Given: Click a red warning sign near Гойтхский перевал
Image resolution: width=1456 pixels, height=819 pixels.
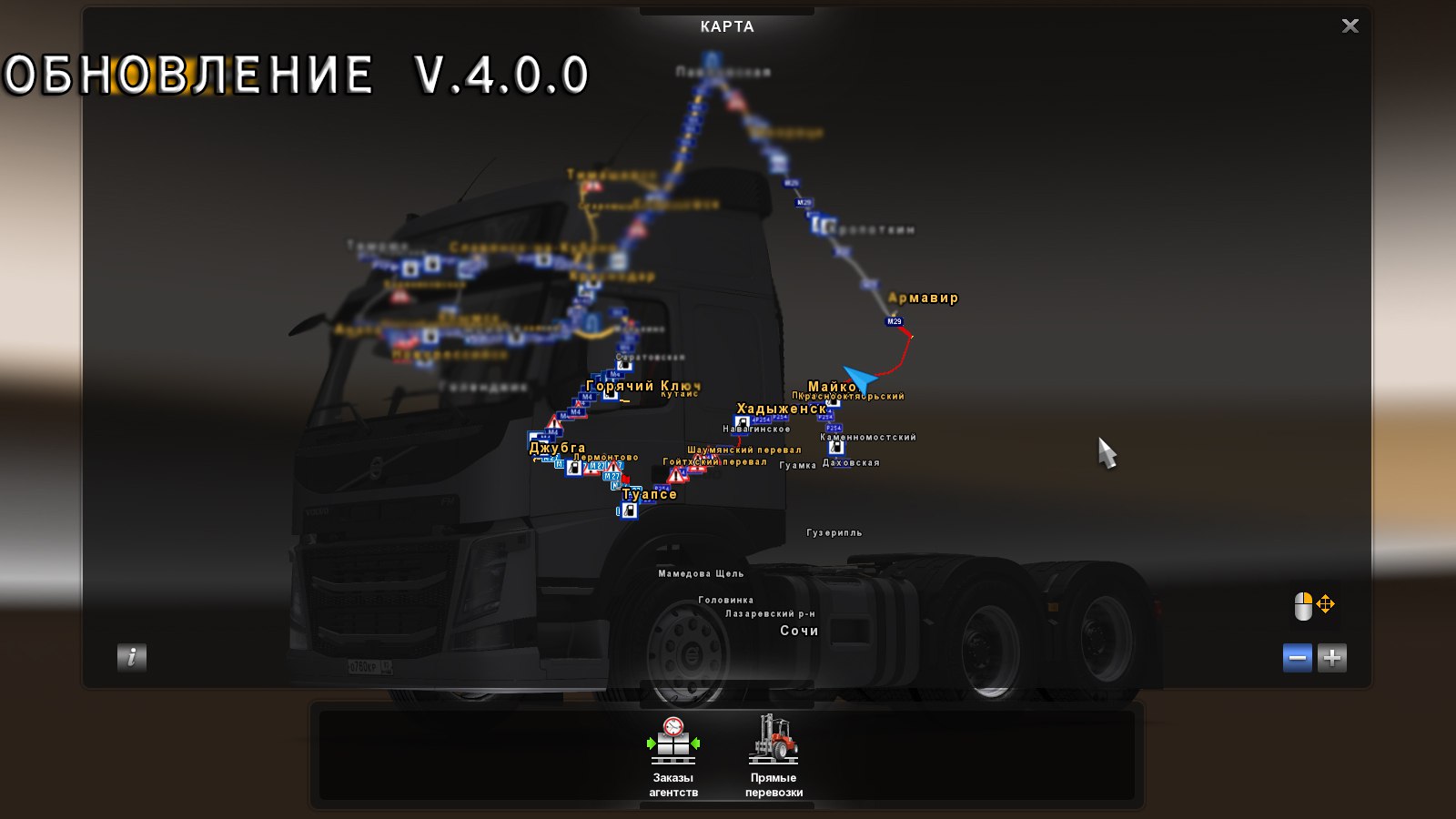Looking at the screenshot, I should tap(677, 476).
